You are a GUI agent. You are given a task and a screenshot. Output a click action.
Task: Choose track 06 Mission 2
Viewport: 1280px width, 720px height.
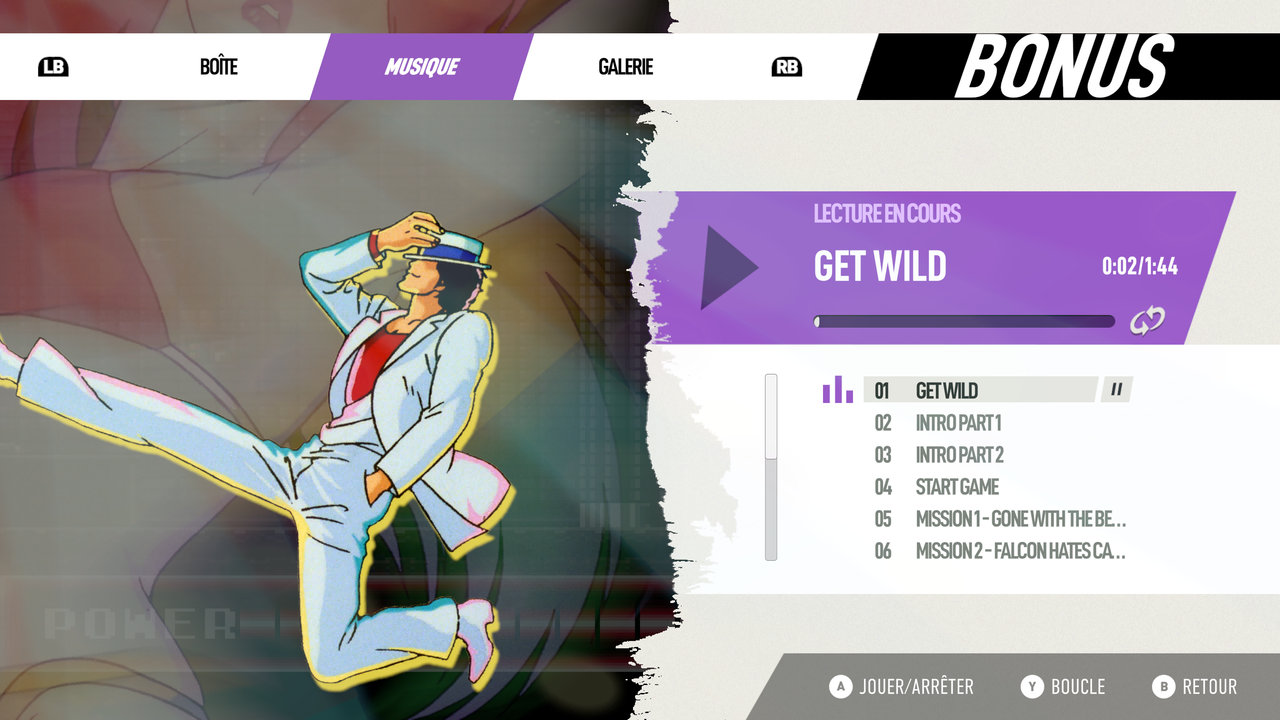1020,551
